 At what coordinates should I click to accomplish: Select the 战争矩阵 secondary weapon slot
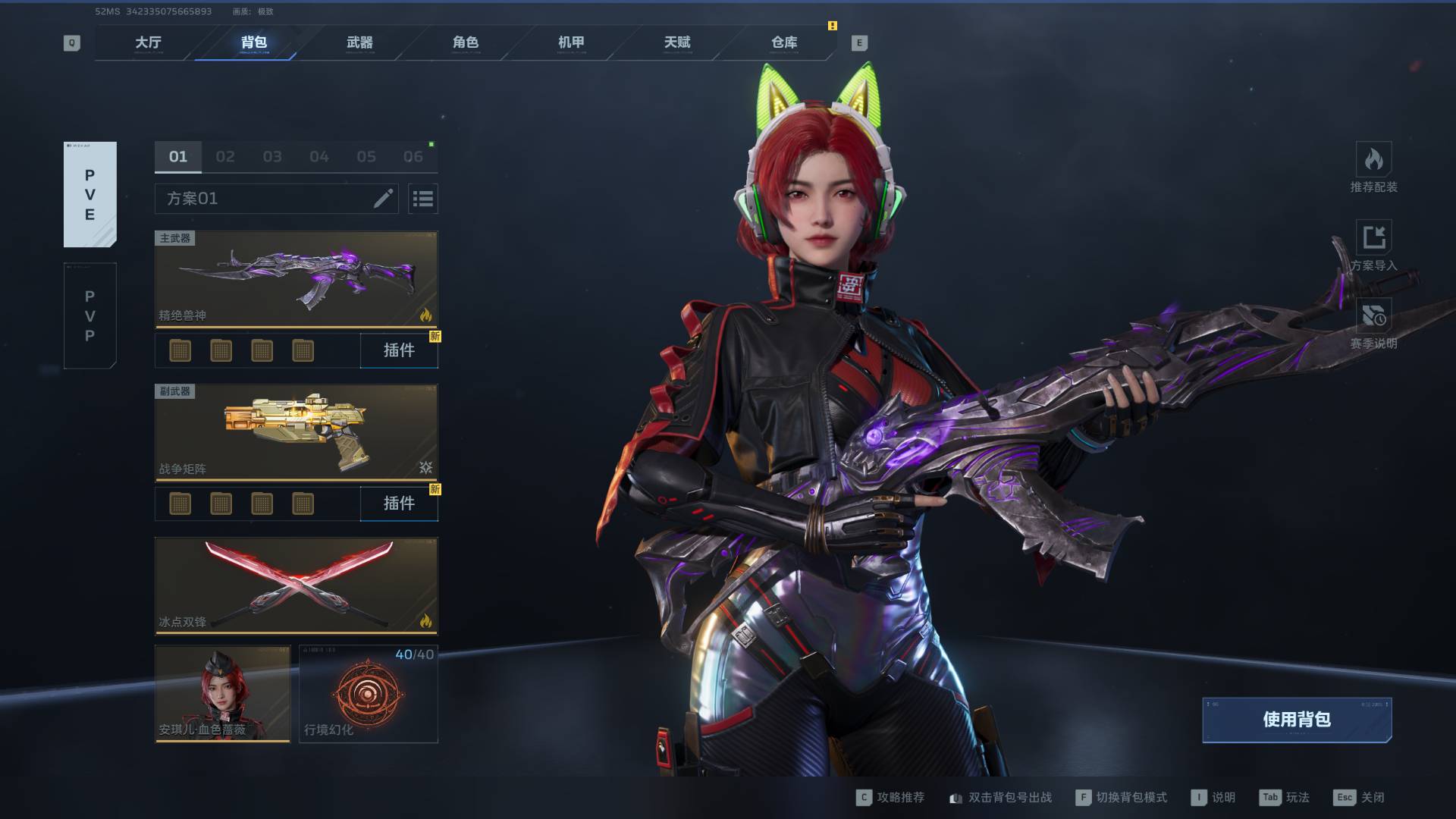click(296, 432)
